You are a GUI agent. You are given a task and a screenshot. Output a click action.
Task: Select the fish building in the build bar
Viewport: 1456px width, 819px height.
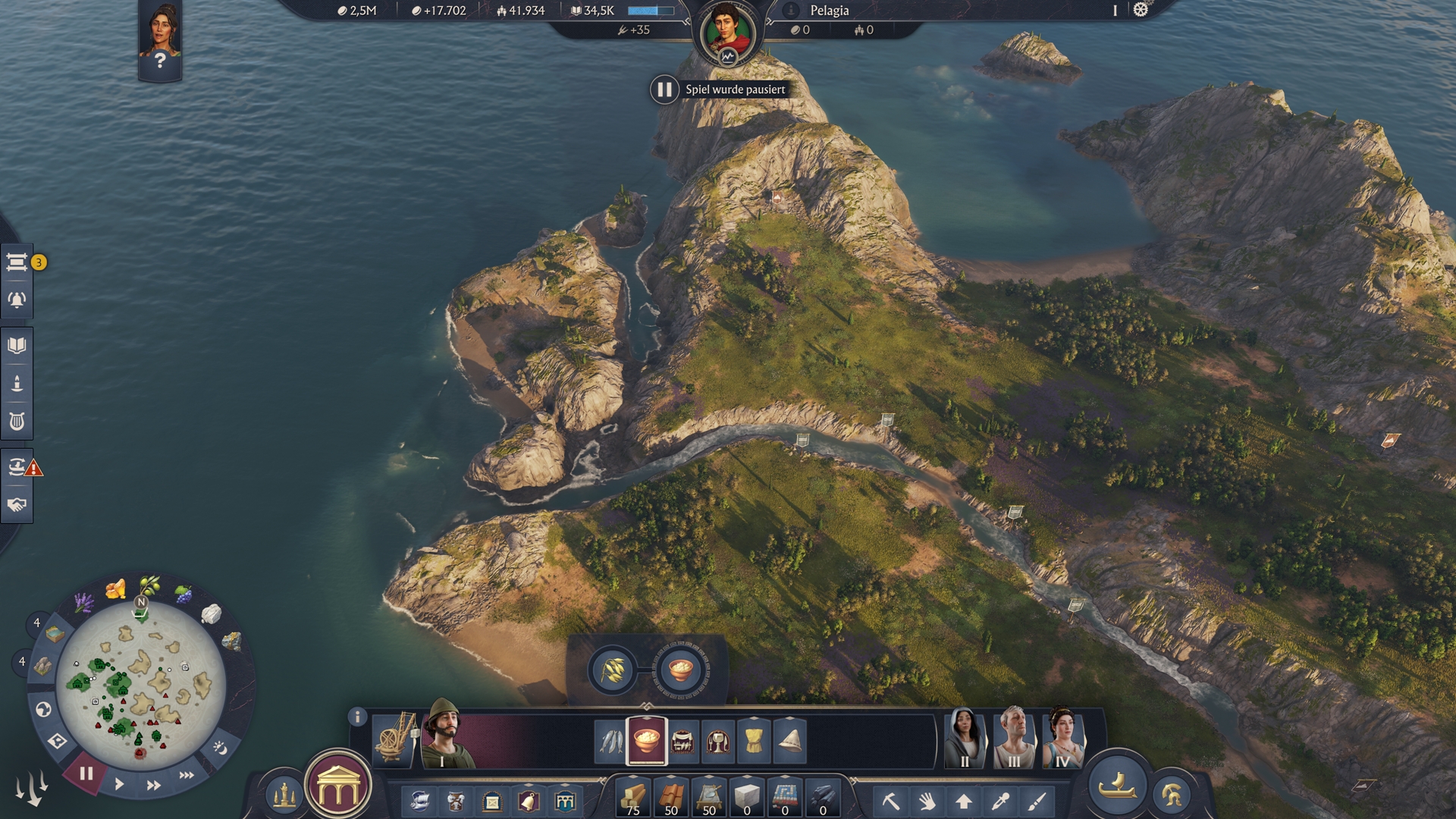coord(610,741)
